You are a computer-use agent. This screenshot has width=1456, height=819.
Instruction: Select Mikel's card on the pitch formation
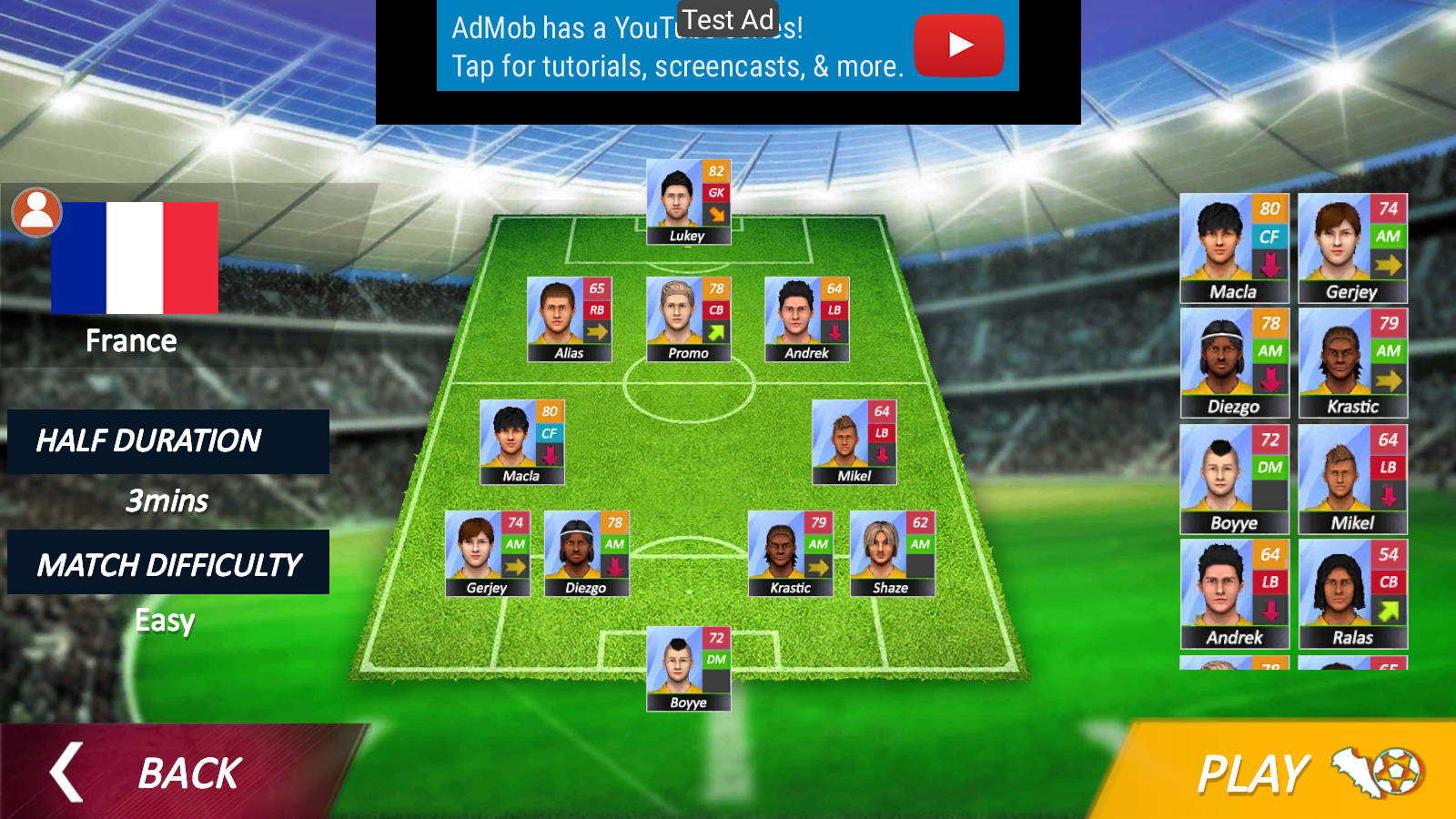(854, 442)
